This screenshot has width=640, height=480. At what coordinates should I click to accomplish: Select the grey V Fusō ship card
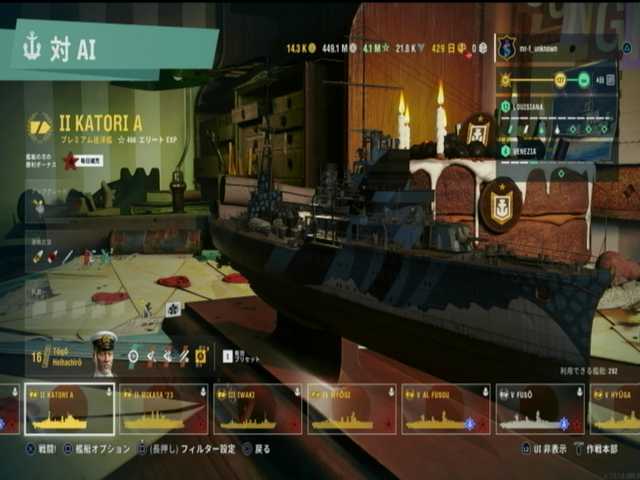540,409
